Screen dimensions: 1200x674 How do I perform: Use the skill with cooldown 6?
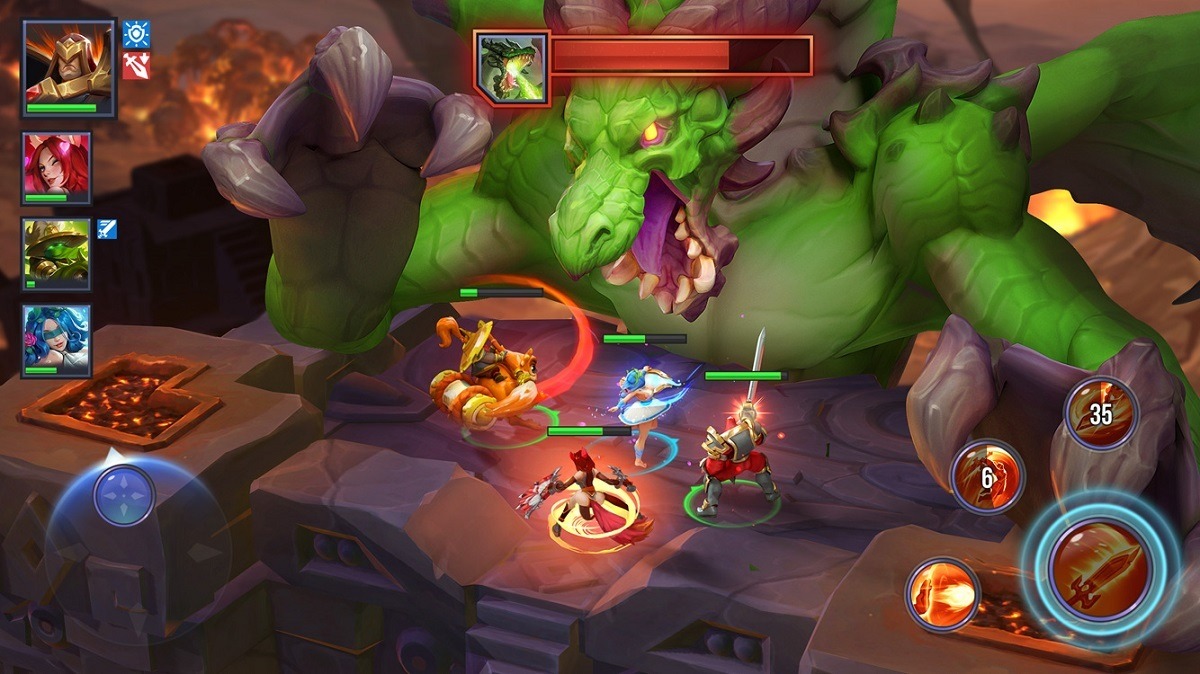point(987,477)
